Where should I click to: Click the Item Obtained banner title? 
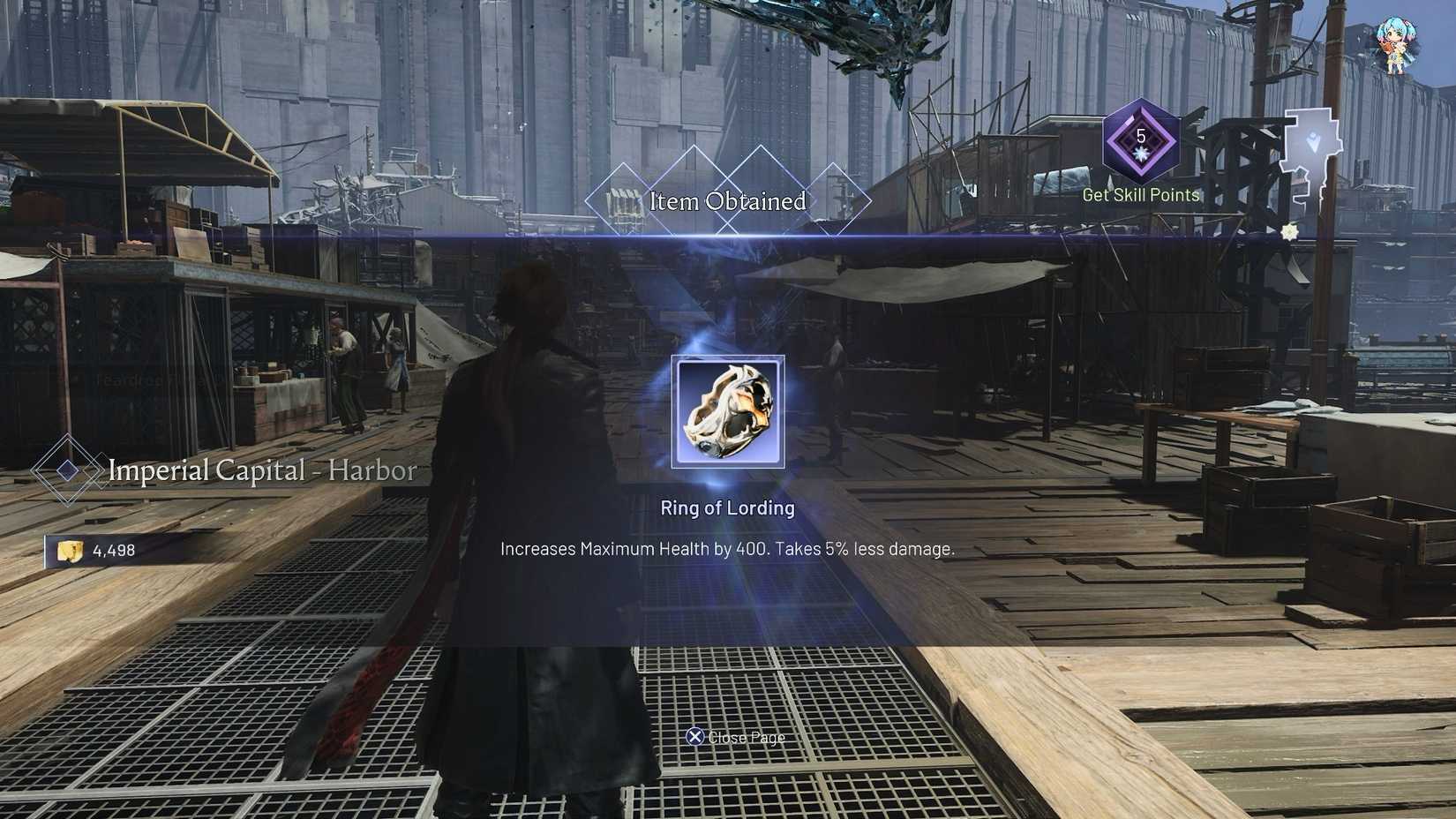pos(728,202)
